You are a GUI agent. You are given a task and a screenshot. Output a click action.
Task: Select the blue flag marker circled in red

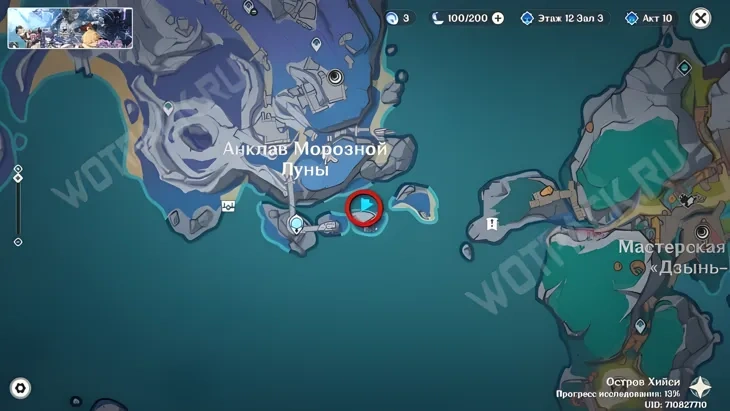pyautogui.click(x=364, y=208)
